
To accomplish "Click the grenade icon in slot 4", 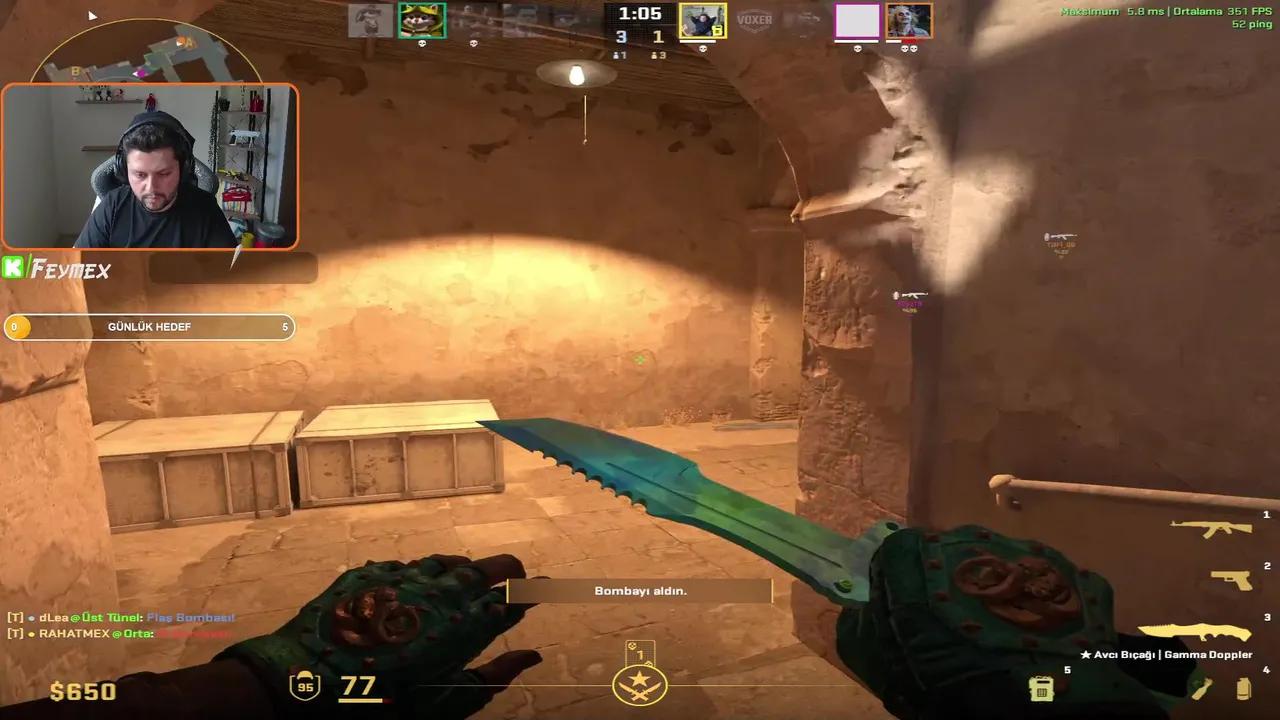I will coord(1200,688).
